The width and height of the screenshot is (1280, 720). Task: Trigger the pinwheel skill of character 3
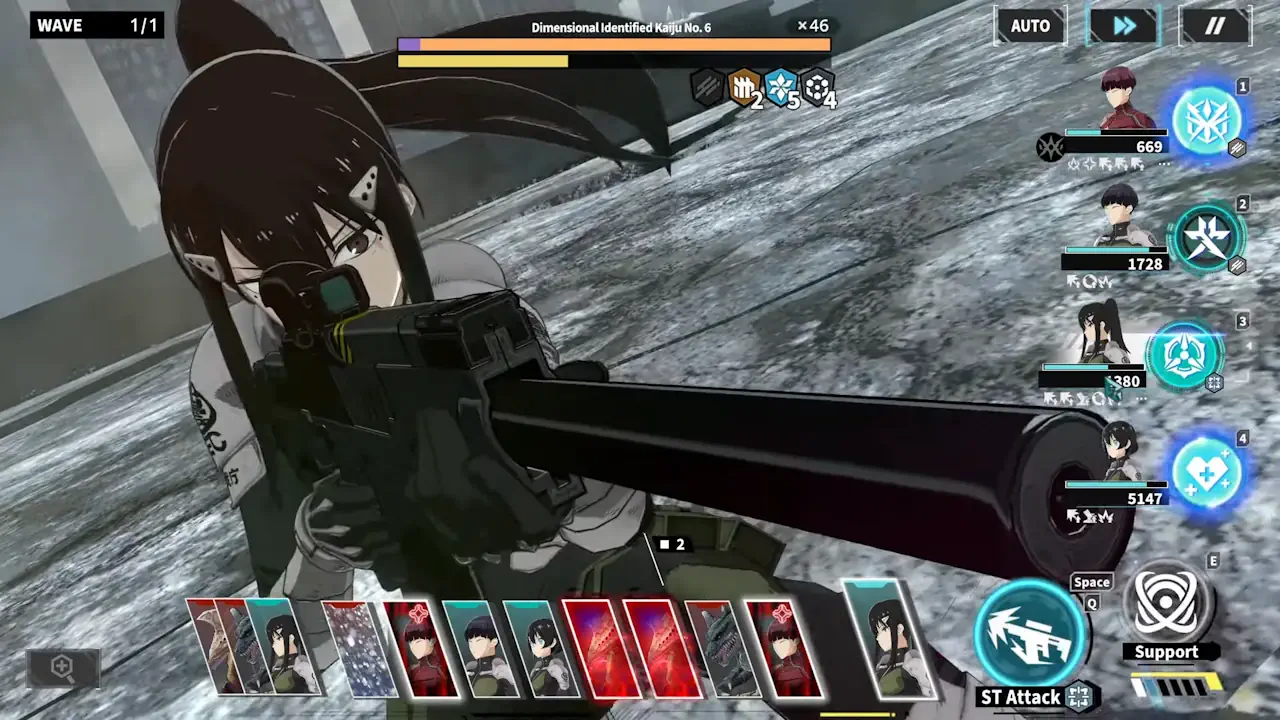1186,353
